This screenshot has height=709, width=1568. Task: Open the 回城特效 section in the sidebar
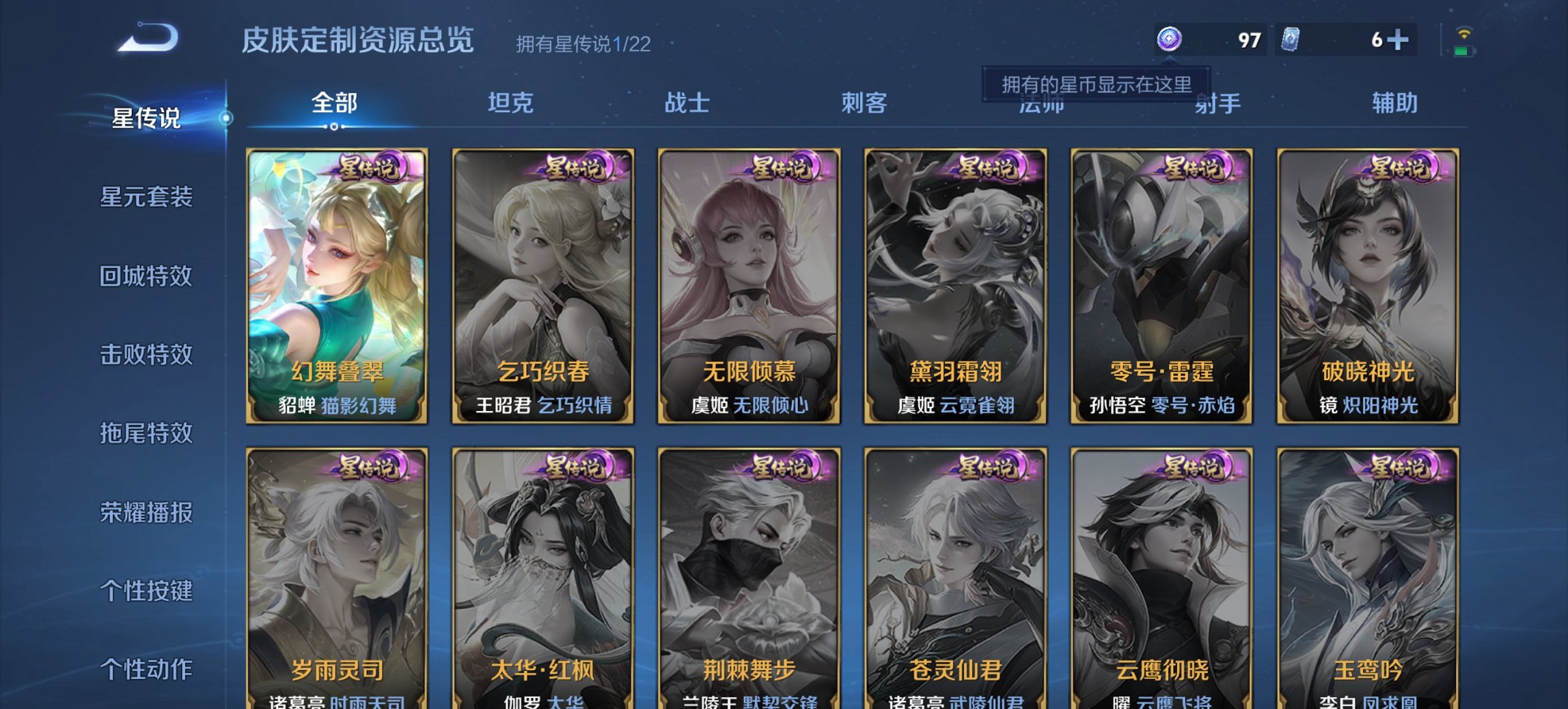[147, 277]
